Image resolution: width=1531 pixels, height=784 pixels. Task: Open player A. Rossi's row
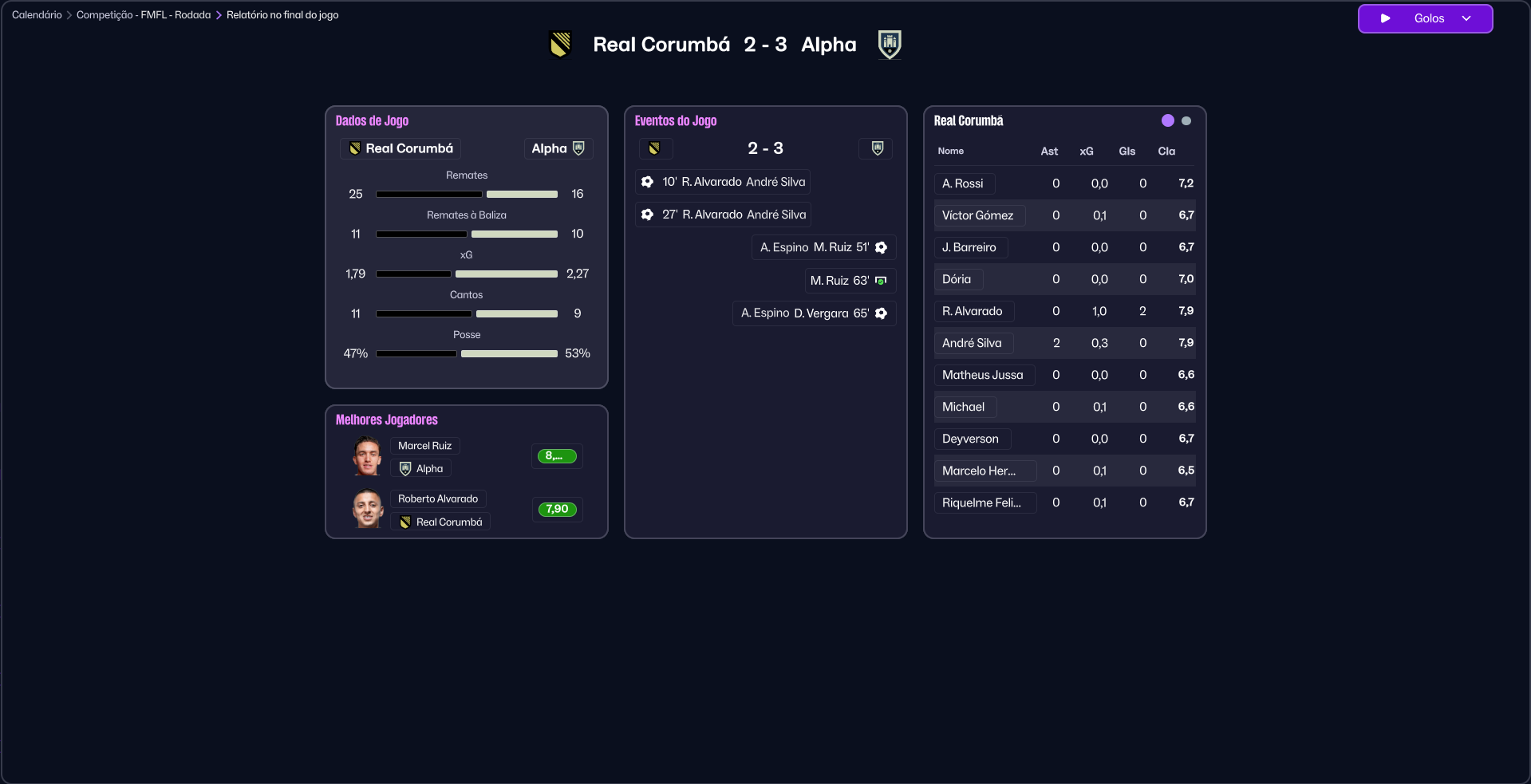963,183
